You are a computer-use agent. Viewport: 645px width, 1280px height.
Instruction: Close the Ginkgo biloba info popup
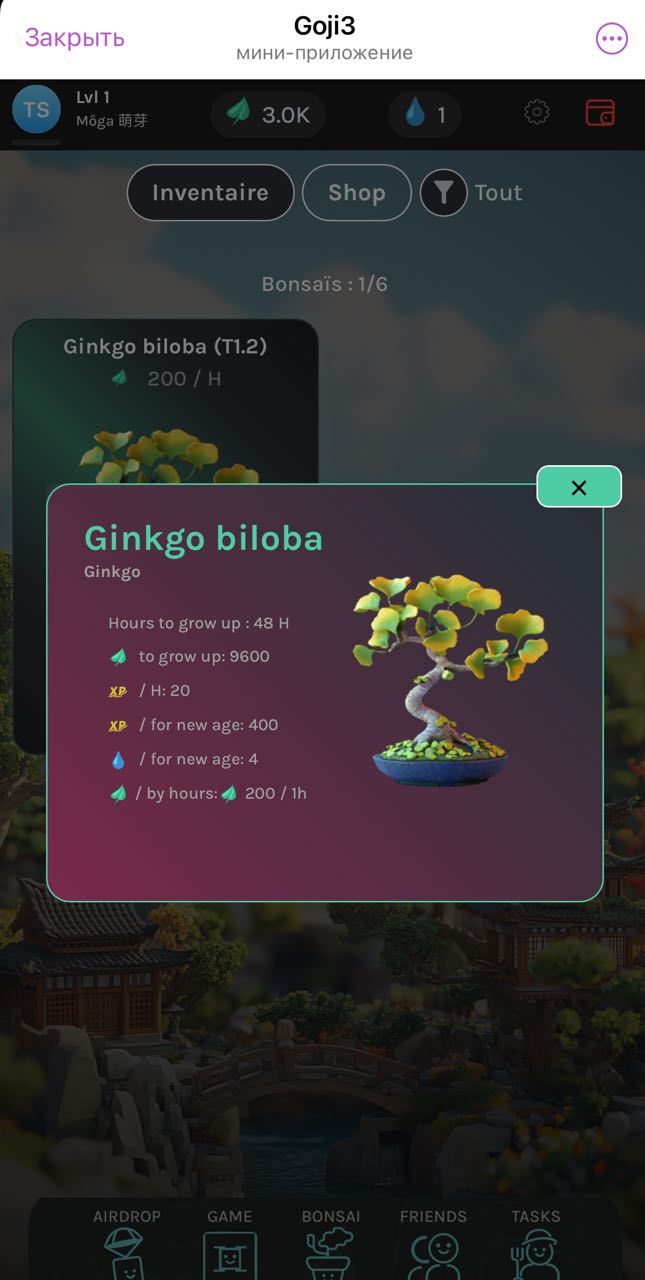[579, 487]
